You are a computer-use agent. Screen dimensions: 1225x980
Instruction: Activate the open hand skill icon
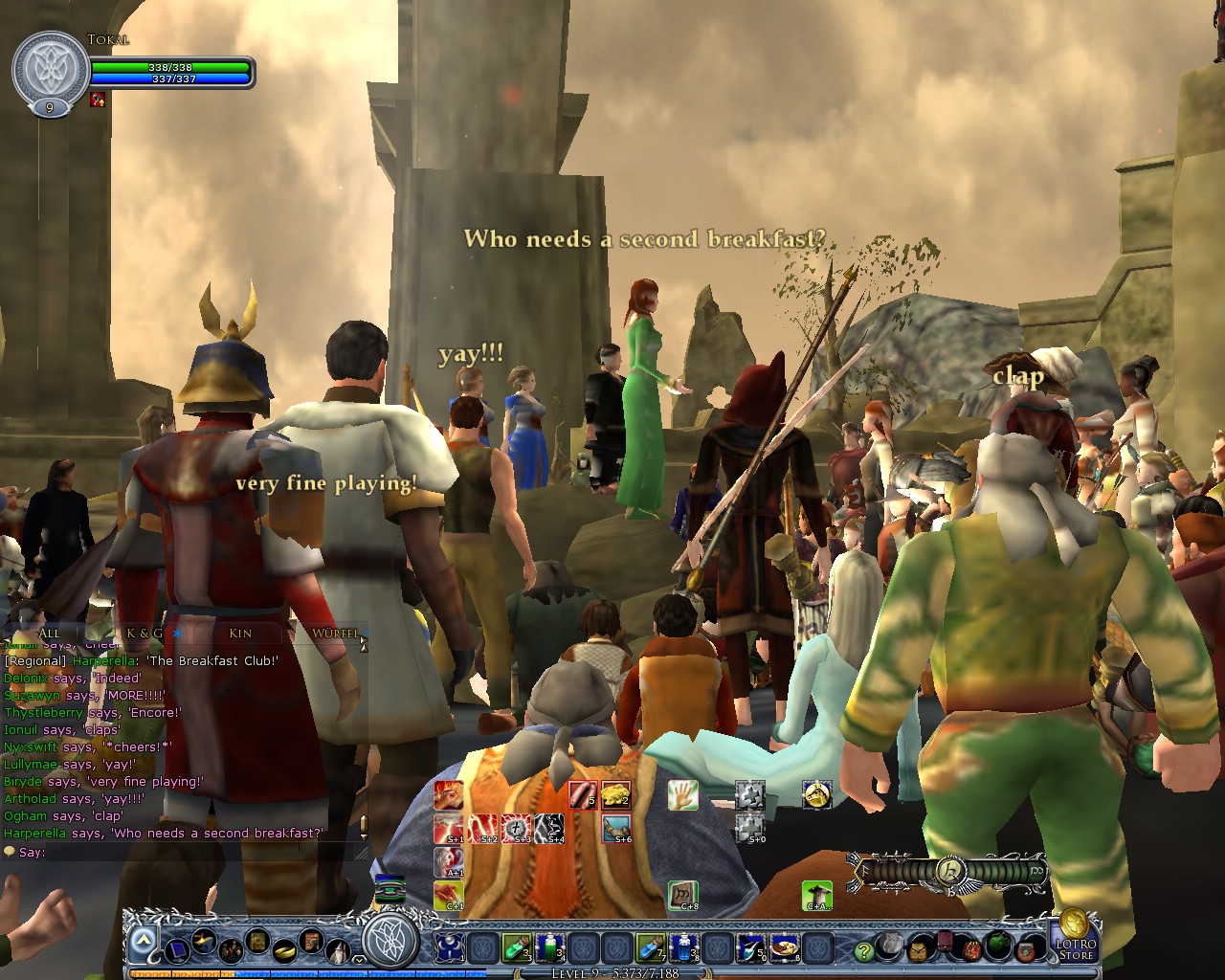click(682, 794)
